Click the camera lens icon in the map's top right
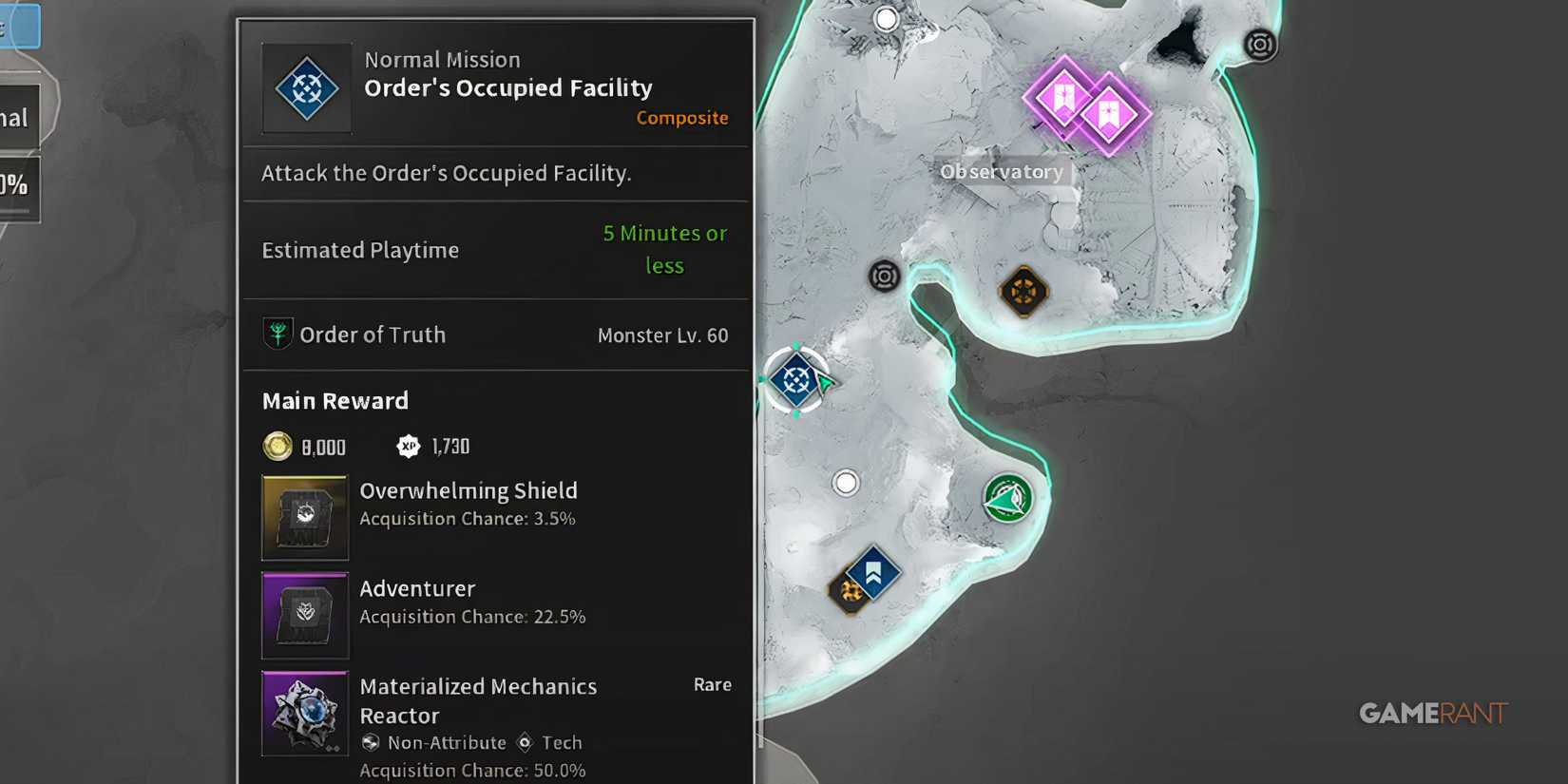Viewport: 1568px width, 784px height. coord(1261,45)
